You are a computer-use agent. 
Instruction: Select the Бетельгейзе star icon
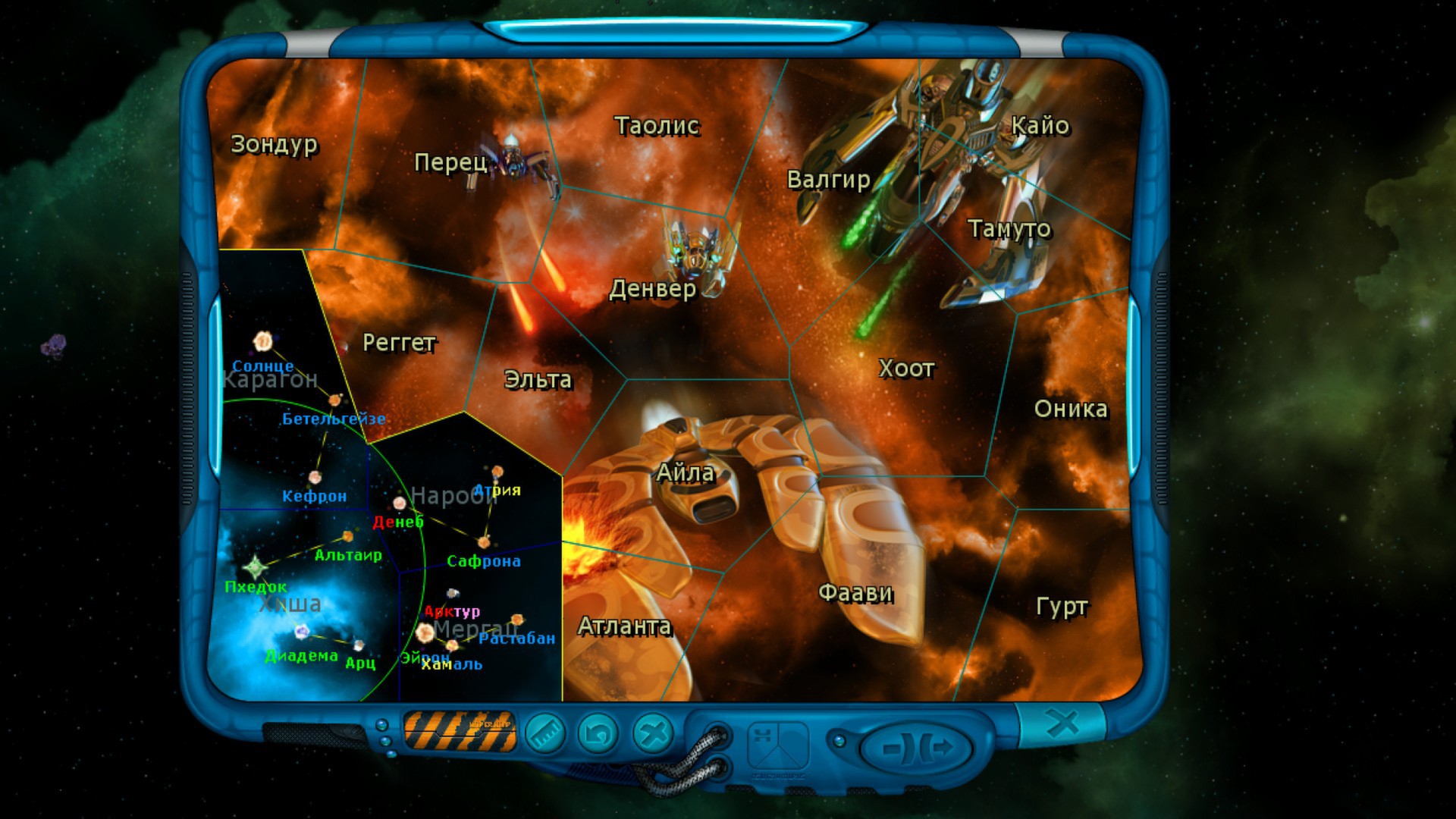[334, 400]
